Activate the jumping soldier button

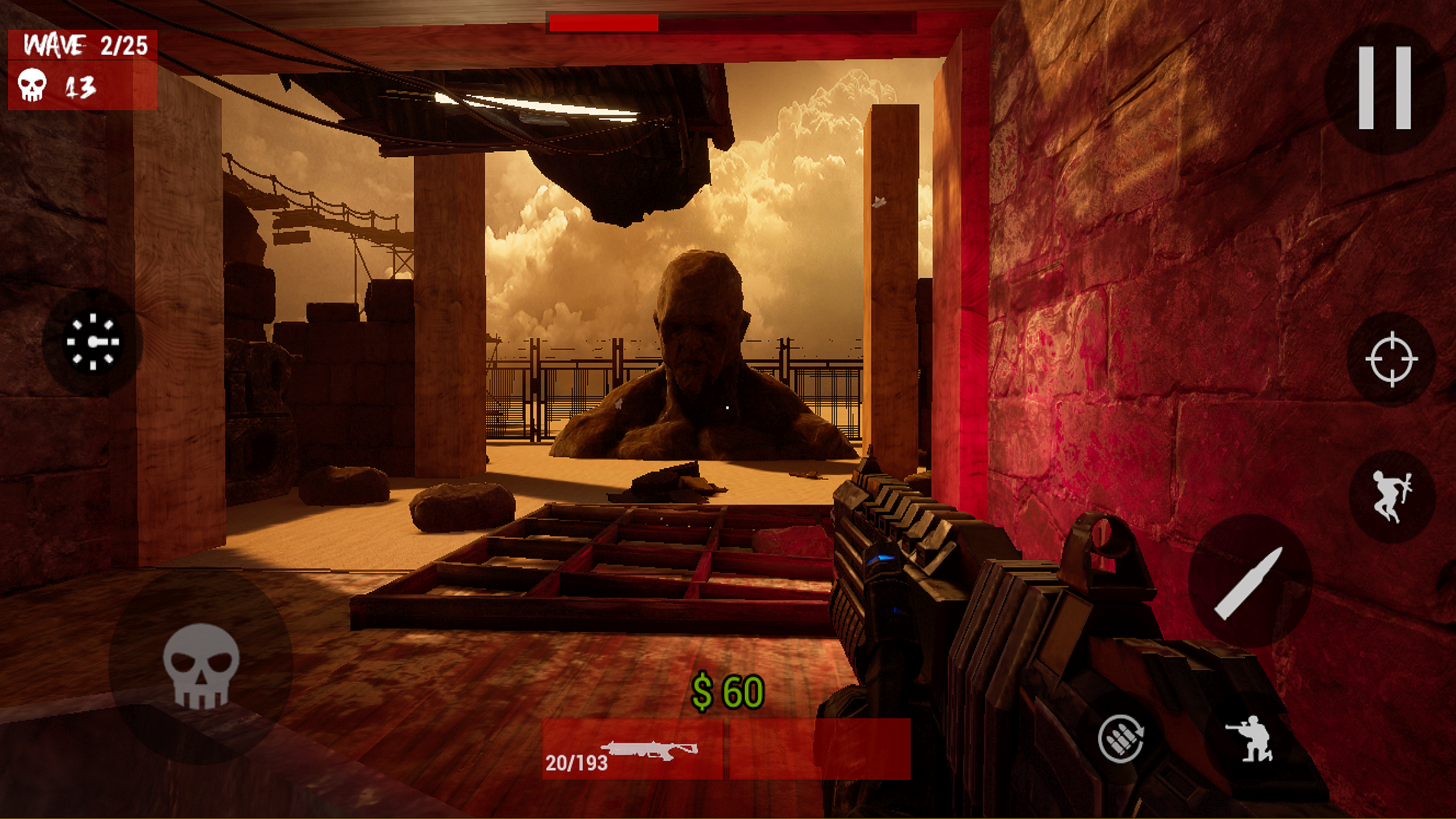pos(1391,496)
